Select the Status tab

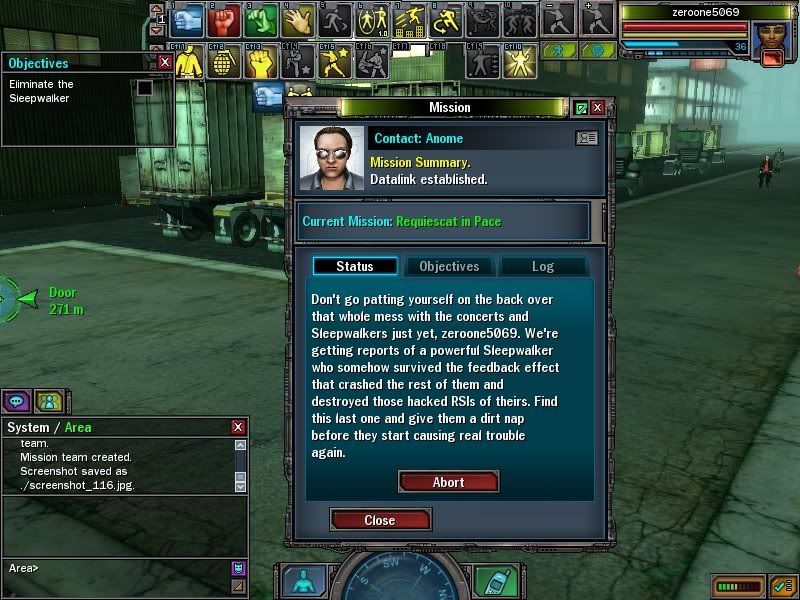[355, 266]
